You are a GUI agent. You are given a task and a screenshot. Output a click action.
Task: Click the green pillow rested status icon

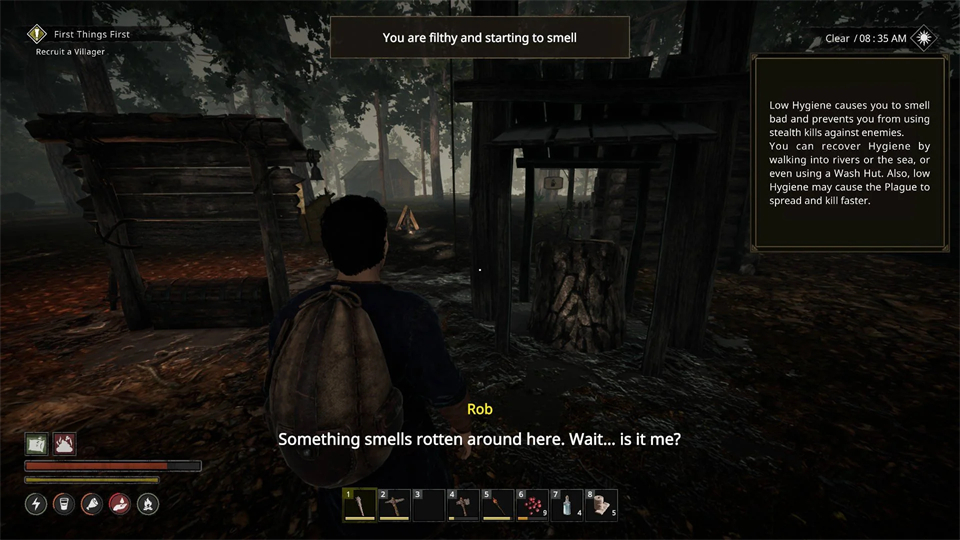coord(37,444)
